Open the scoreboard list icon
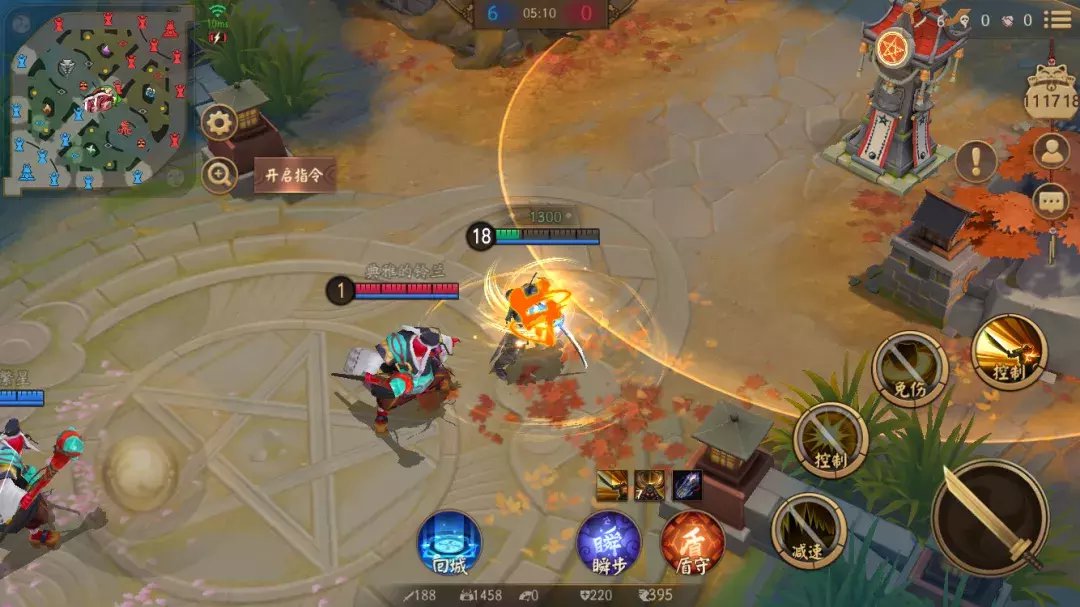 [1057, 20]
